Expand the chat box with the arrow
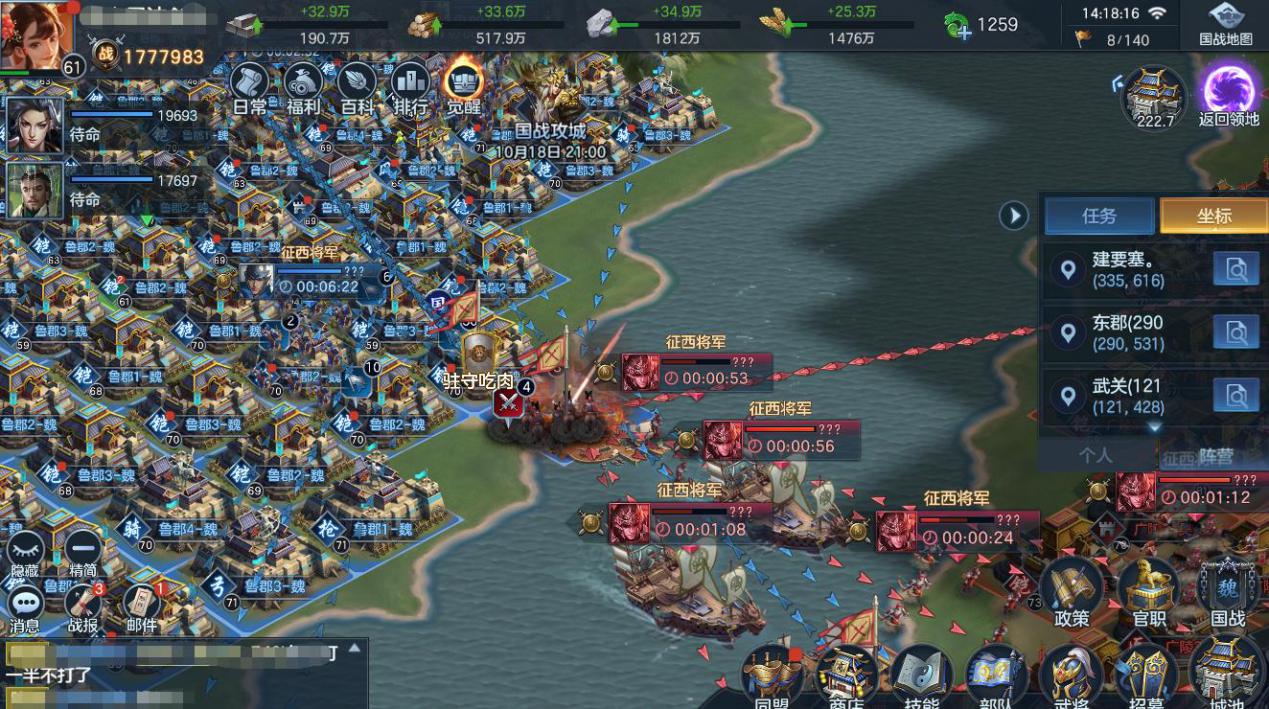 coord(354,648)
